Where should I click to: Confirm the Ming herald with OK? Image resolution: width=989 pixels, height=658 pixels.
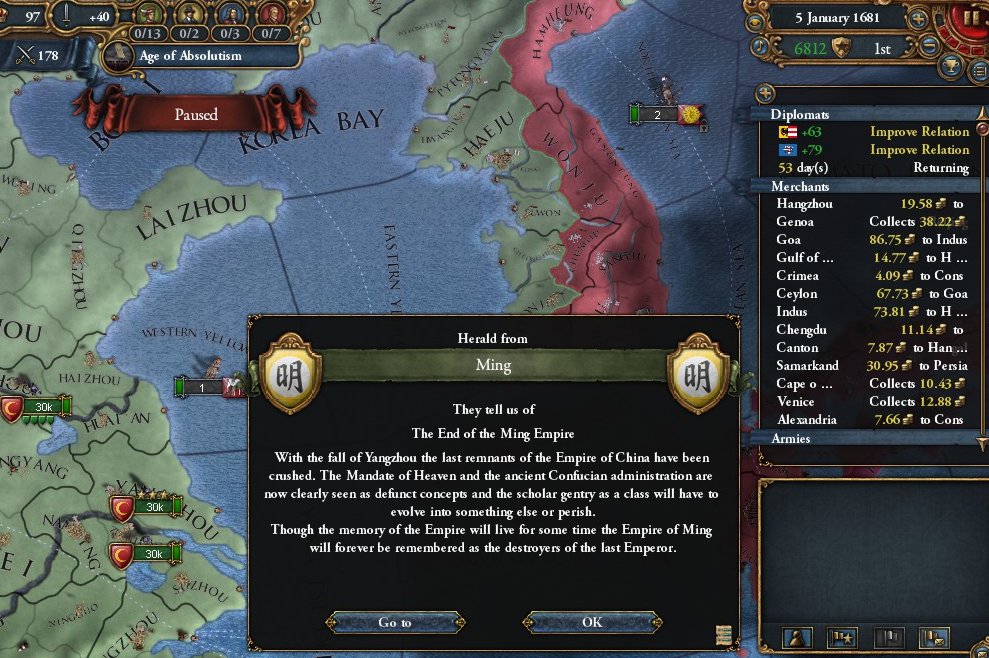click(x=591, y=622)
